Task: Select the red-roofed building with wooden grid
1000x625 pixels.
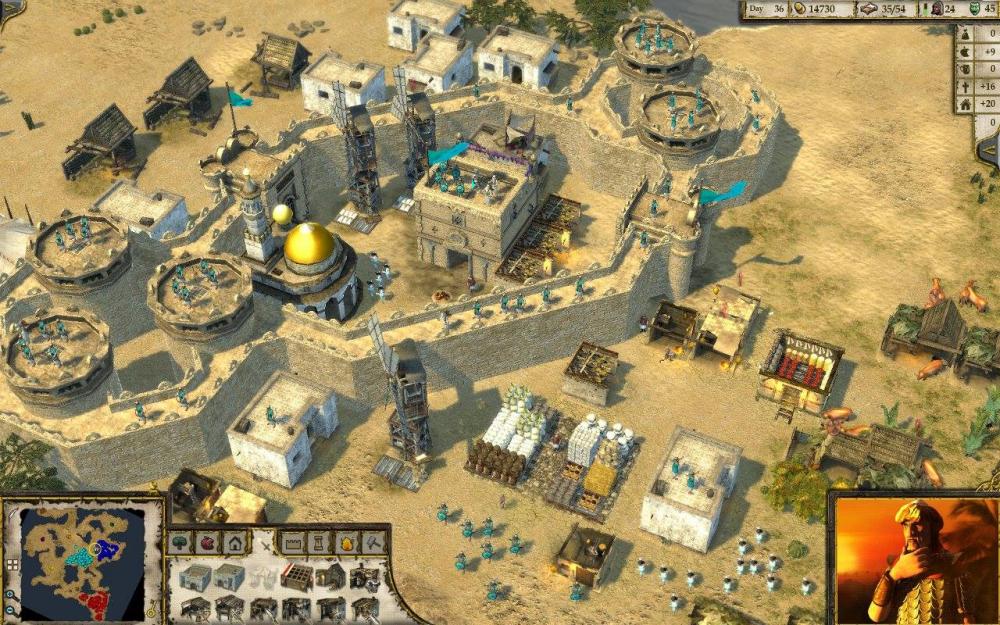Action: [297, 575]
